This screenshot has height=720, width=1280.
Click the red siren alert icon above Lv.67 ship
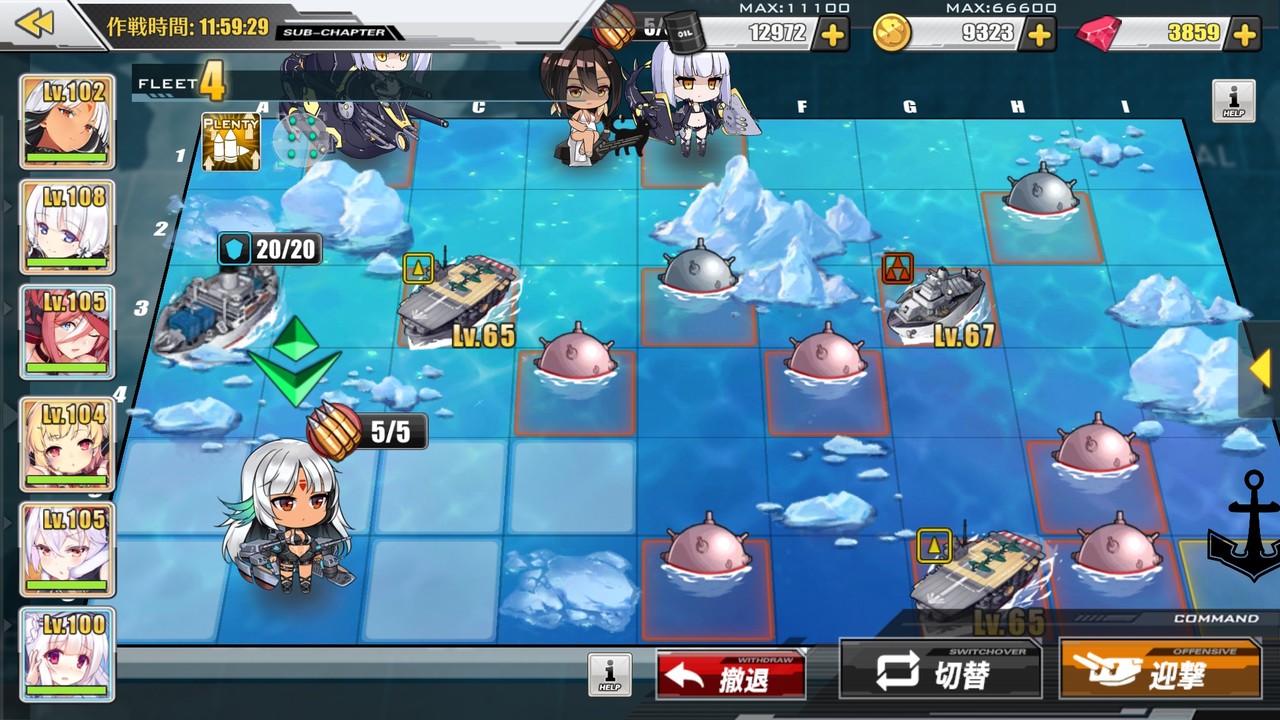[899, 267]
